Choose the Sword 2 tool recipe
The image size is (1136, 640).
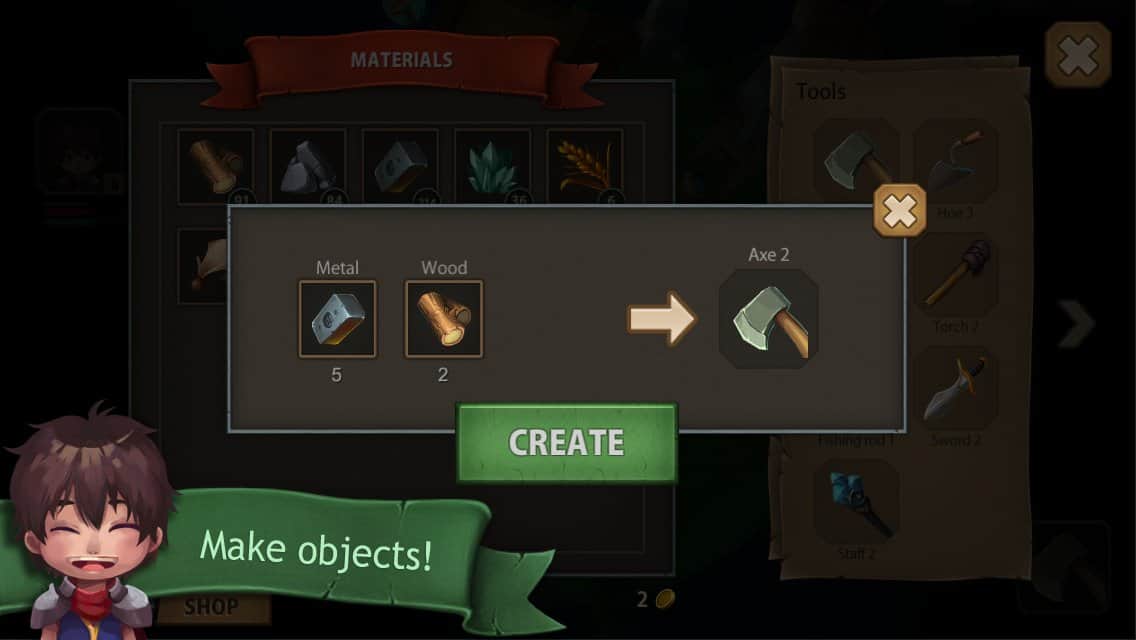tap(955, 388)
